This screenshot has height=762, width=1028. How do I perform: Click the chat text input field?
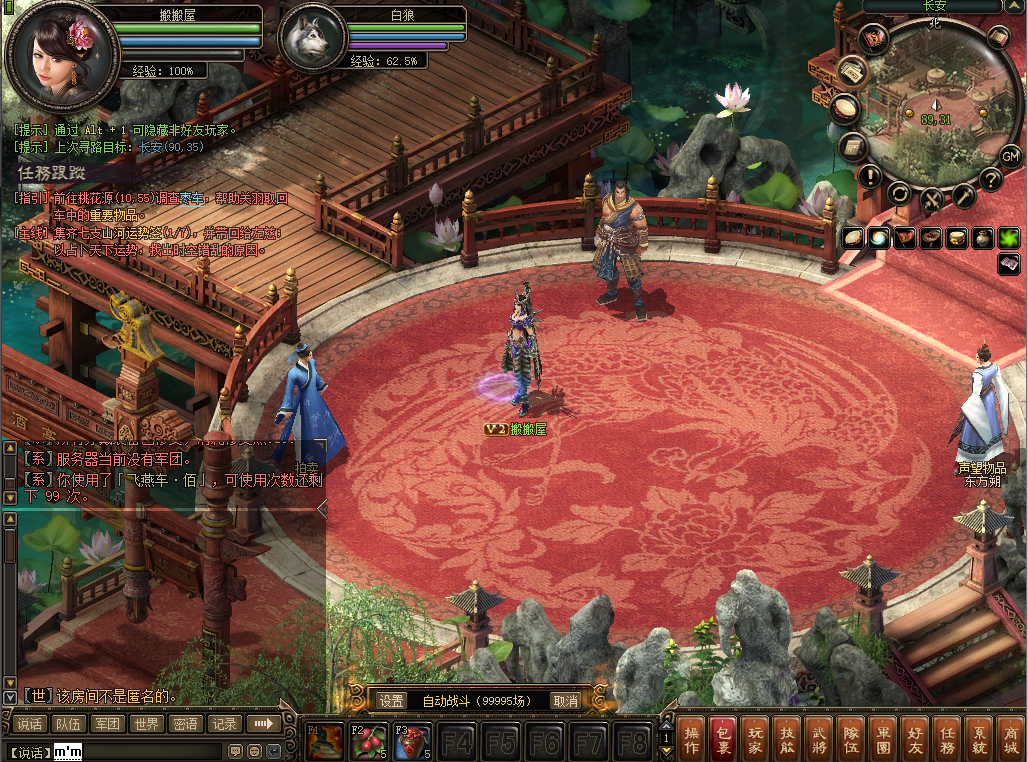pos(140,751)
